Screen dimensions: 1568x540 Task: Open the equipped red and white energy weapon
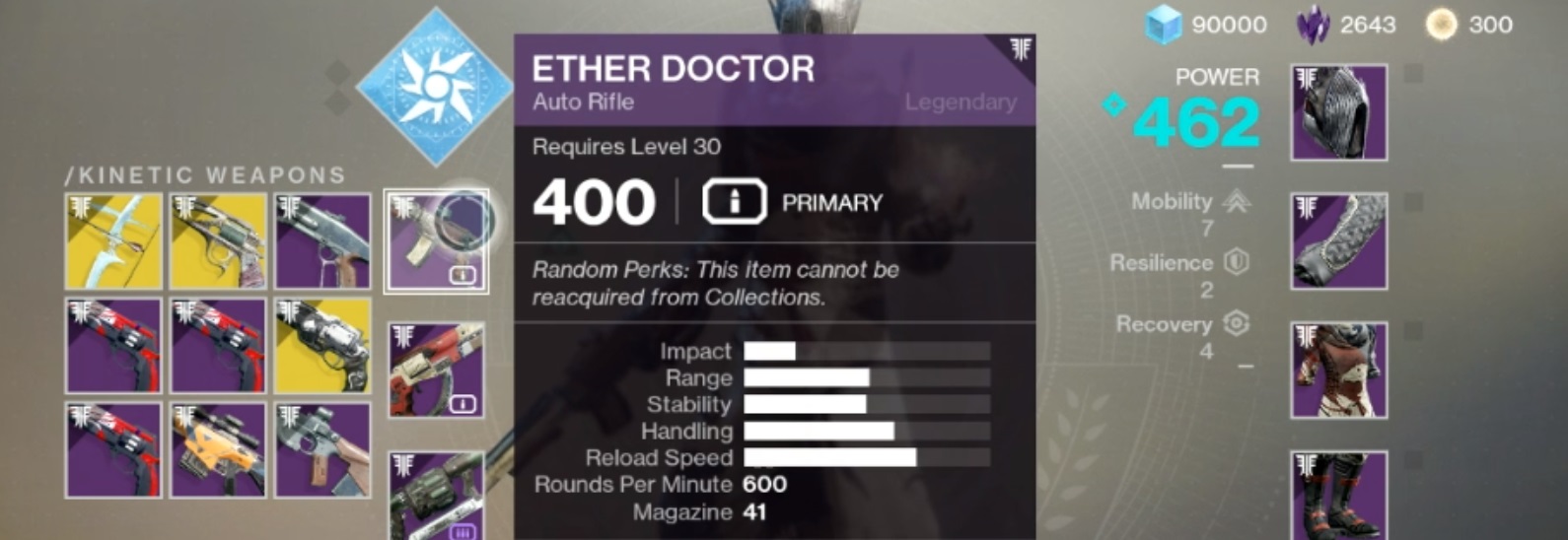coord(436,370)
